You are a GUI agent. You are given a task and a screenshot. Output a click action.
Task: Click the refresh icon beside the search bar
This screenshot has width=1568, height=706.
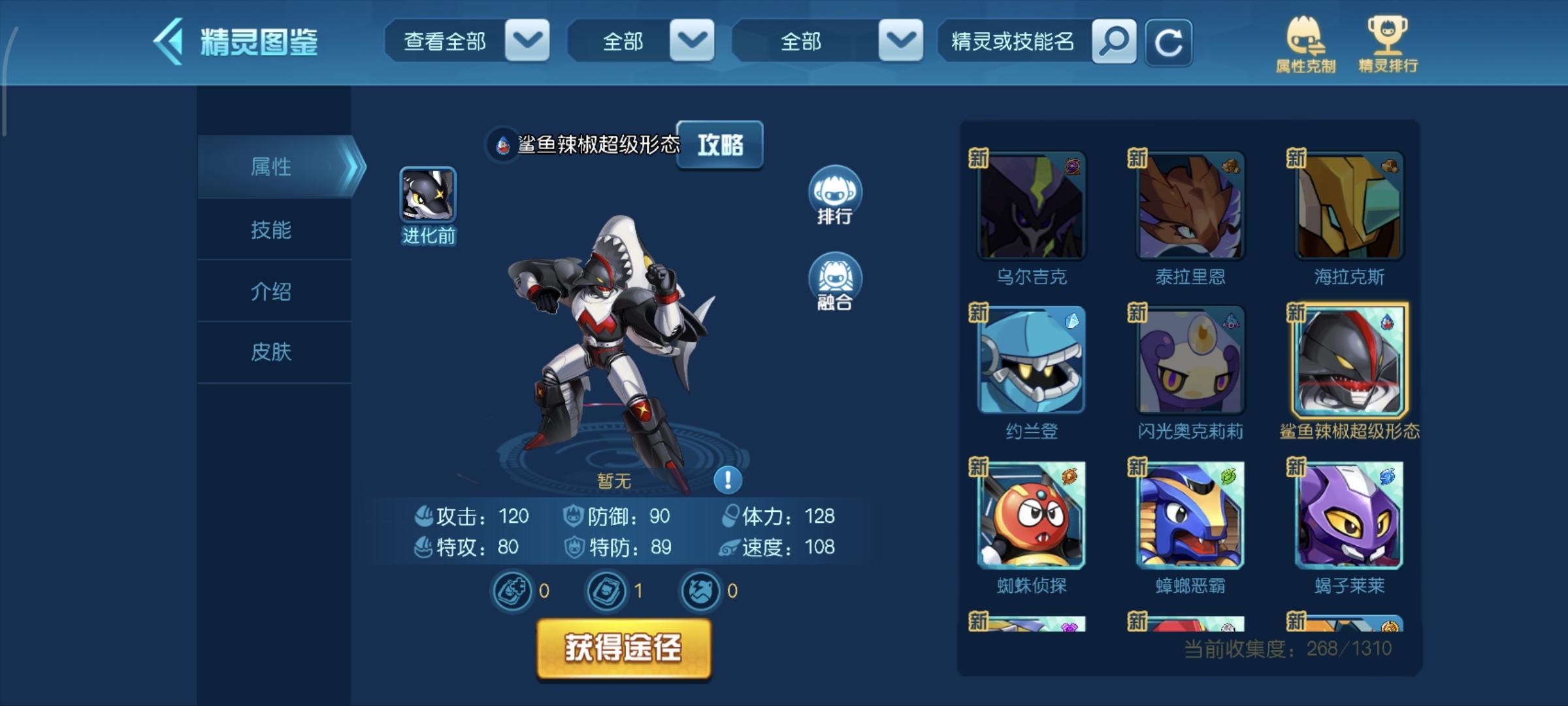pos(1169,41)
